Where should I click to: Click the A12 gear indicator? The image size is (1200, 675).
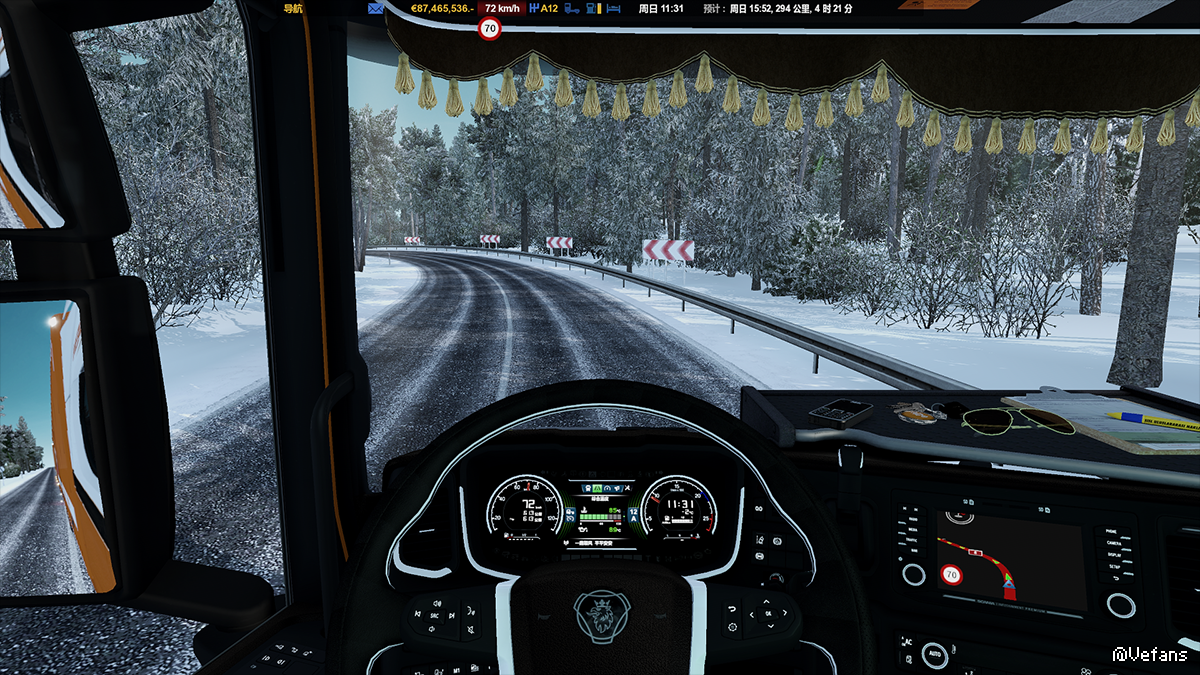tap(544, 8)
